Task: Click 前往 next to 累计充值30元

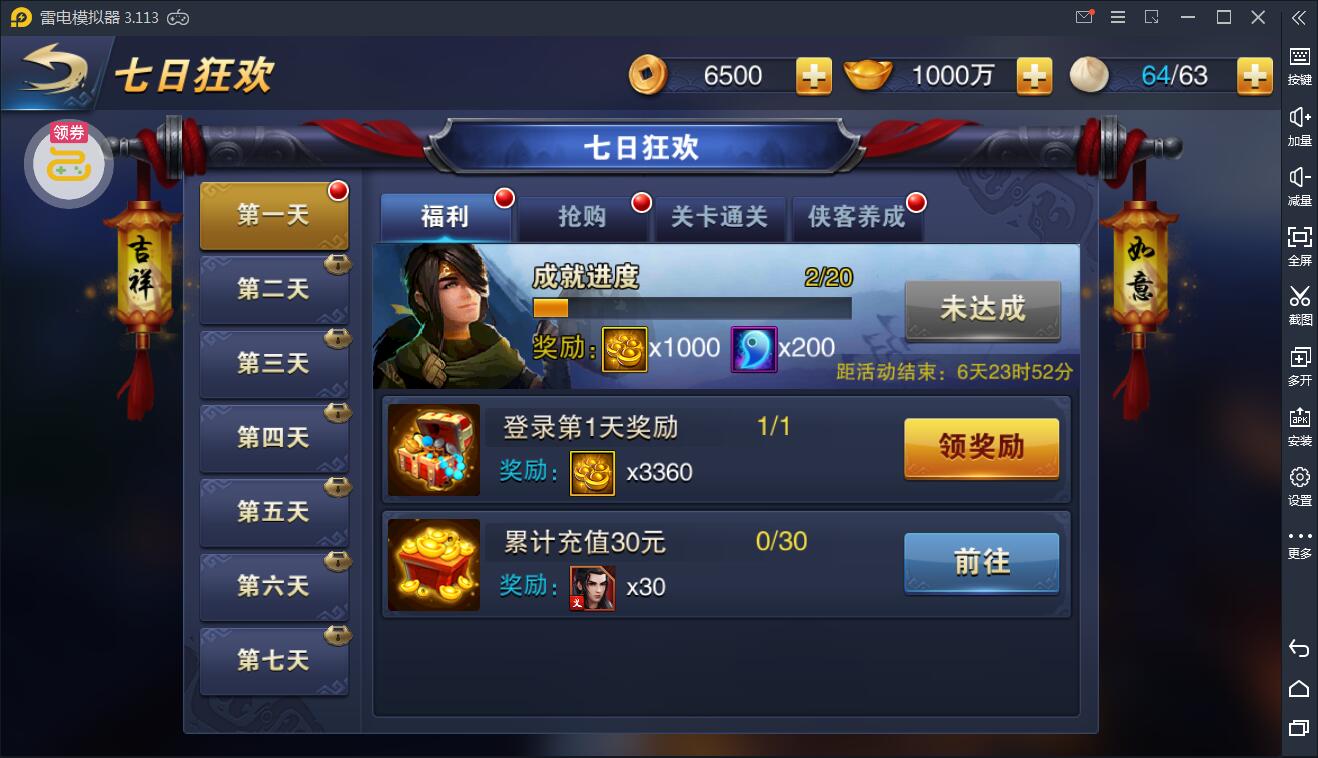Action: pyautogui.click(x=981, y=563)
